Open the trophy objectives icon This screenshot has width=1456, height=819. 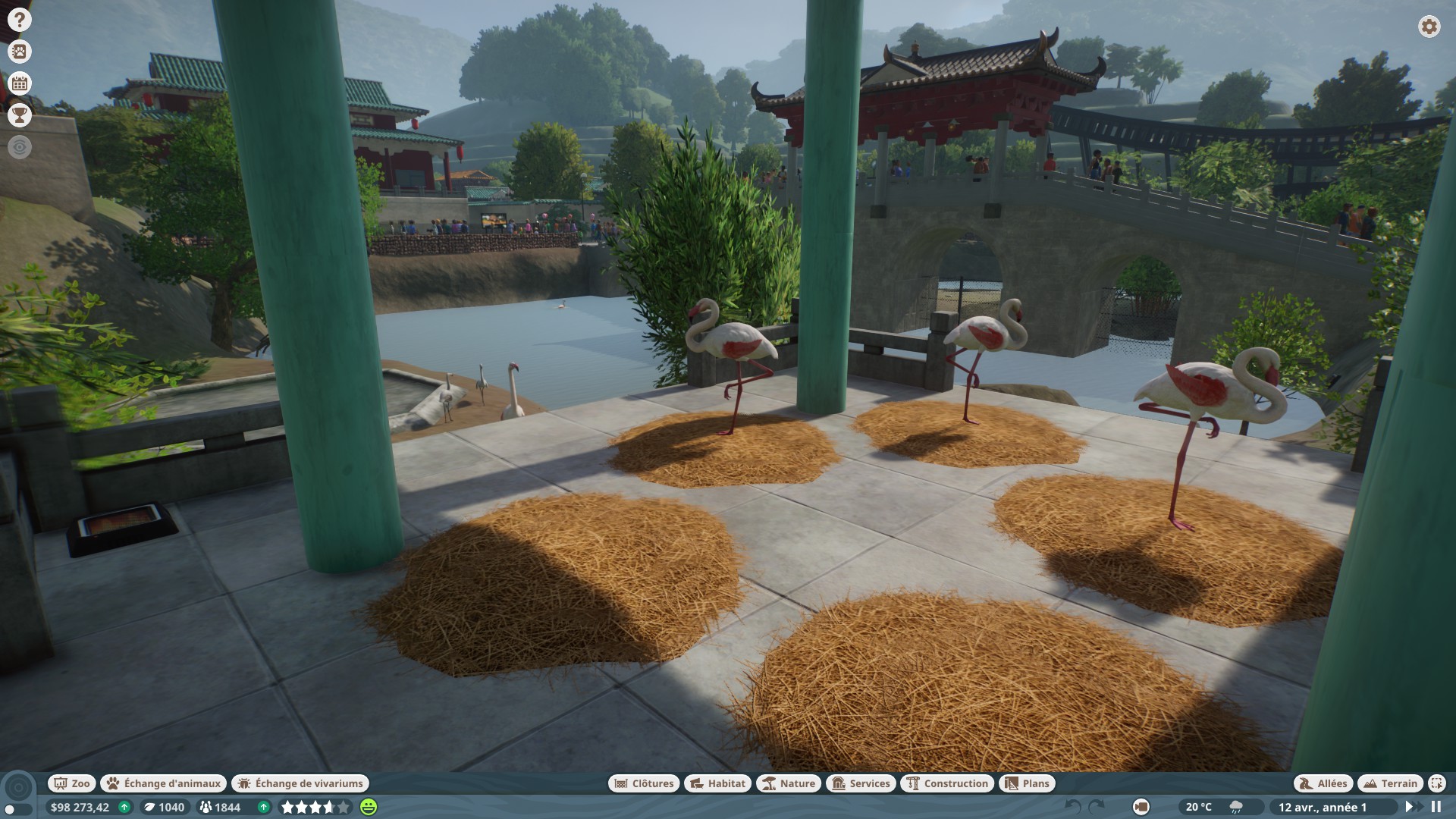[20, 115]
